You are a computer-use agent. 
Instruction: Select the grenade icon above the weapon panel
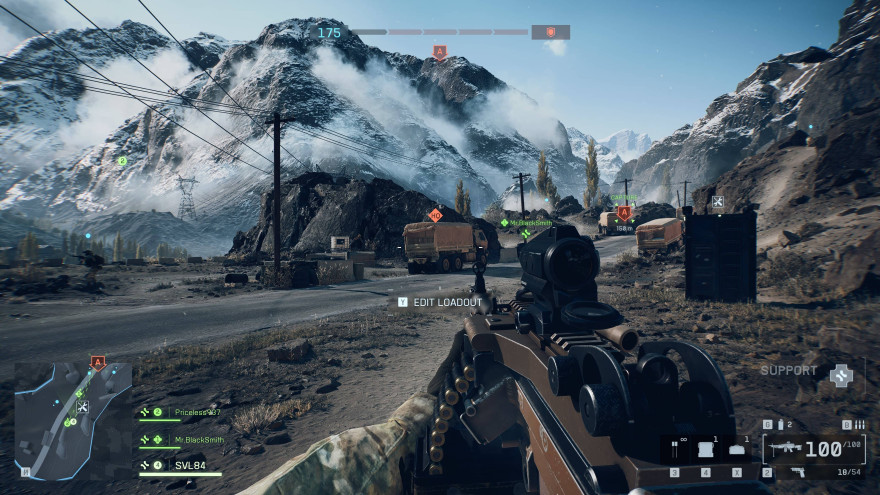(x=779, y=424)
